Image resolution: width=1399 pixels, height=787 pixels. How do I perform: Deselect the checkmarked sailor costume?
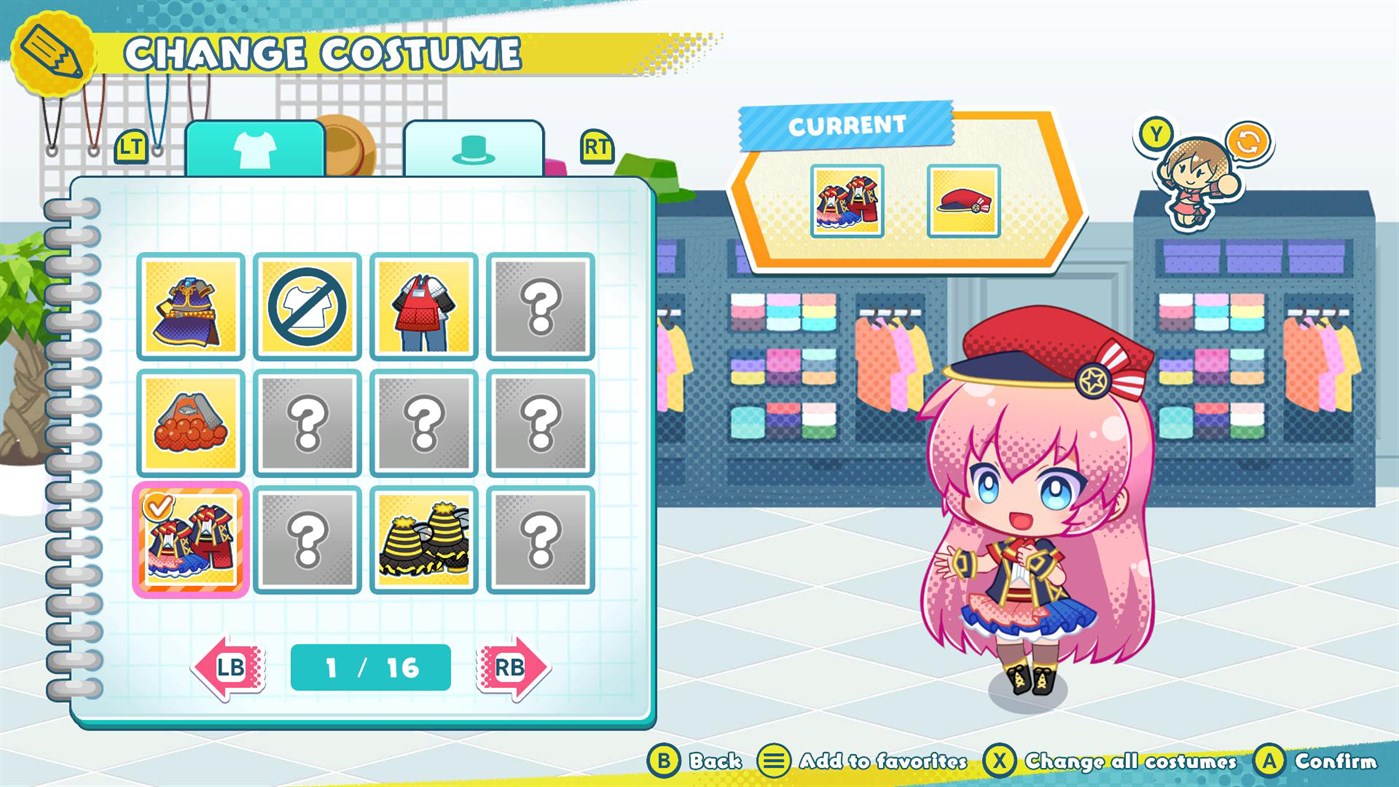(x=190, y=537)
